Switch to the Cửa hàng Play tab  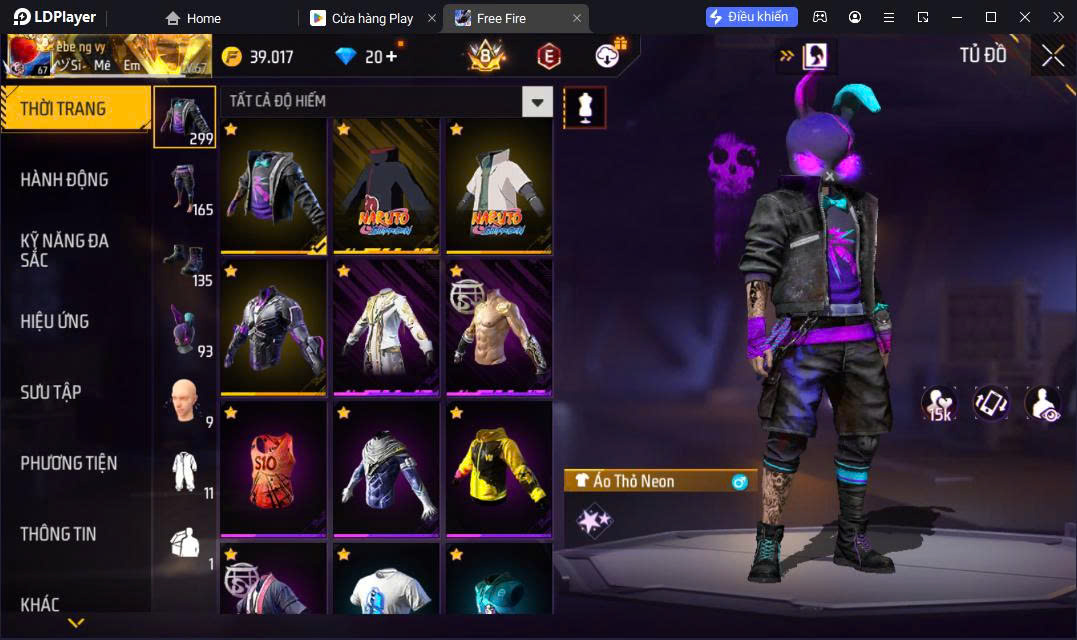371,18
